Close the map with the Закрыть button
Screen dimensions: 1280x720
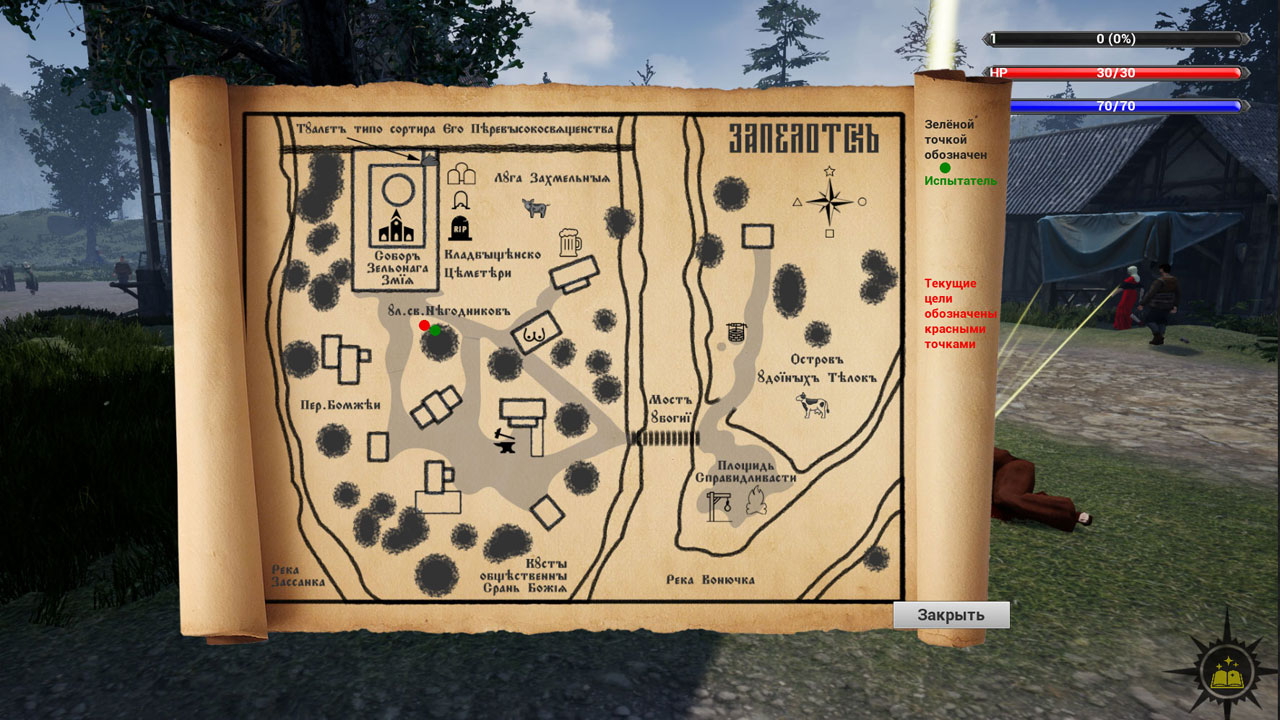point(951,615)
